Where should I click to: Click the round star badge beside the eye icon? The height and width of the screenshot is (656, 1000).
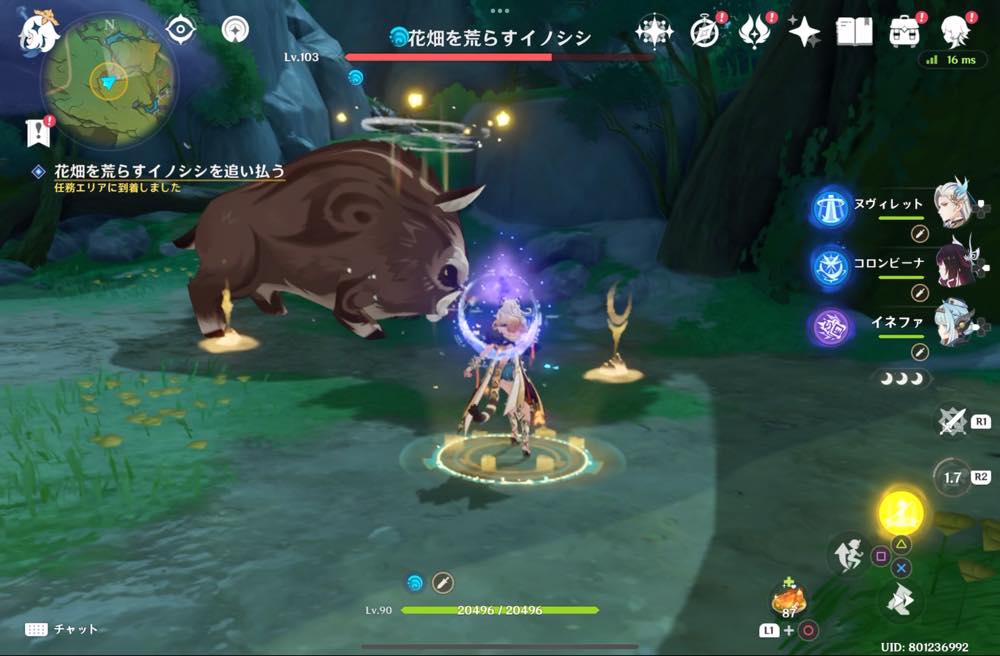(234, 29)
